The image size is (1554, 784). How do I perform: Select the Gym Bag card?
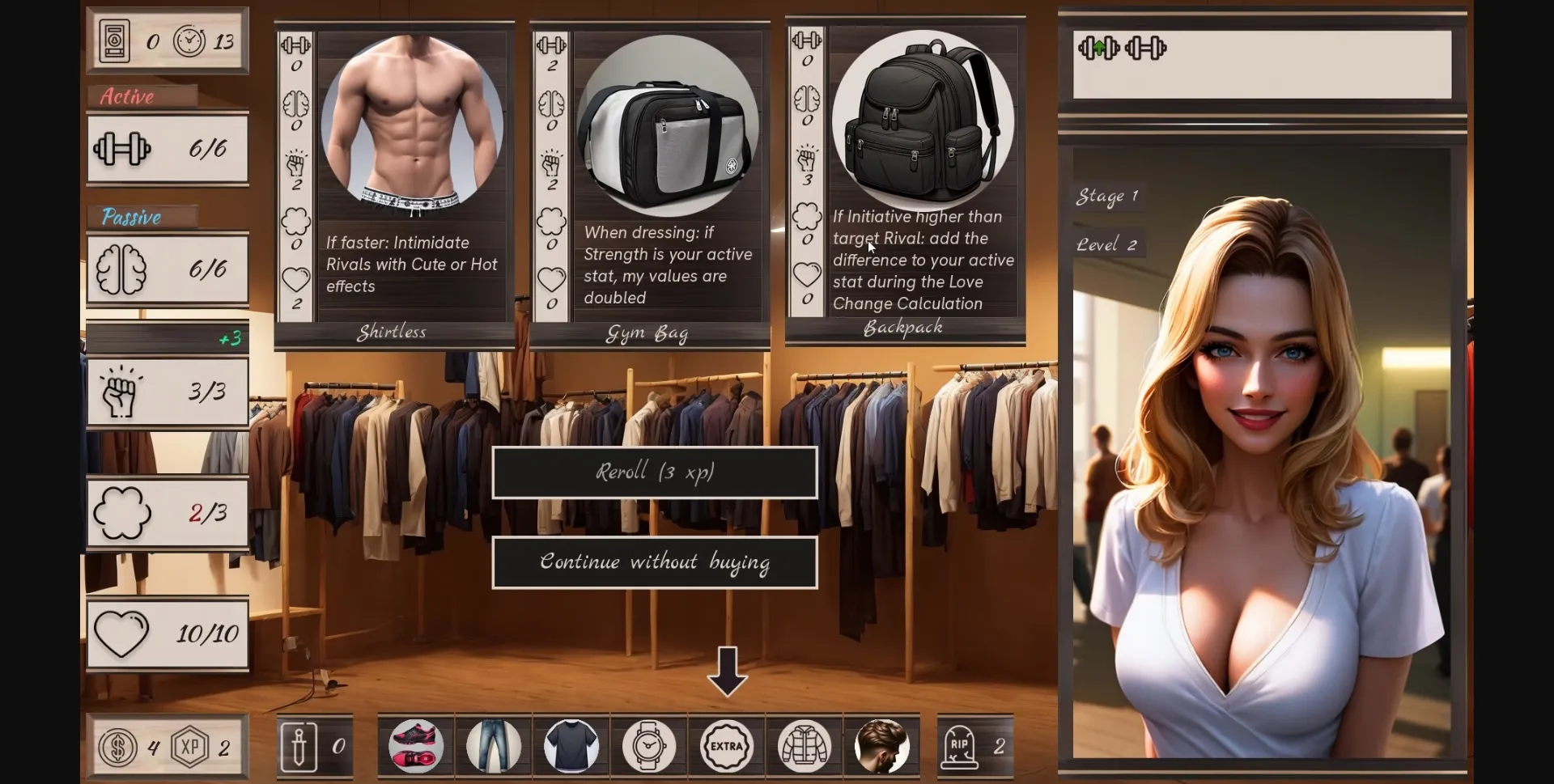[x=649, y=178]
